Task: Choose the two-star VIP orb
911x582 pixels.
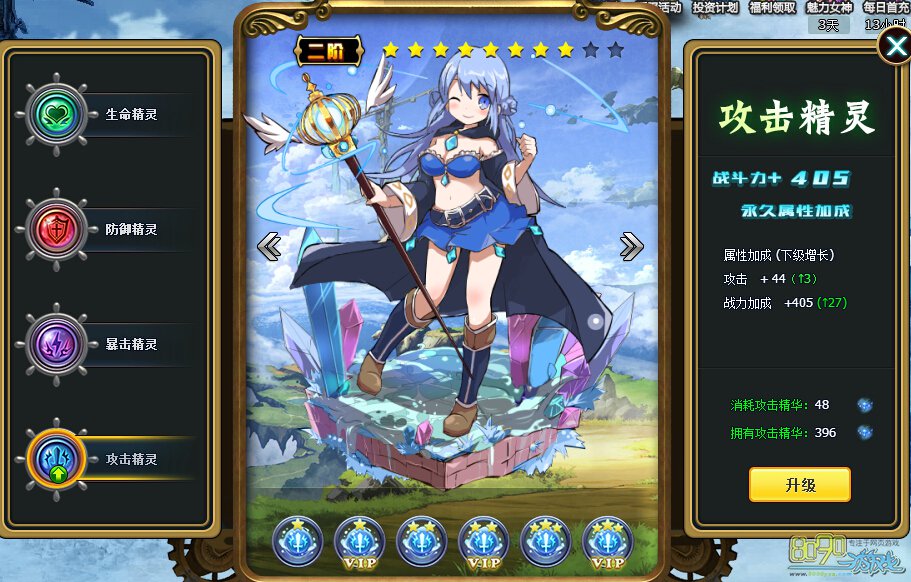Action: tap(483, 540)
